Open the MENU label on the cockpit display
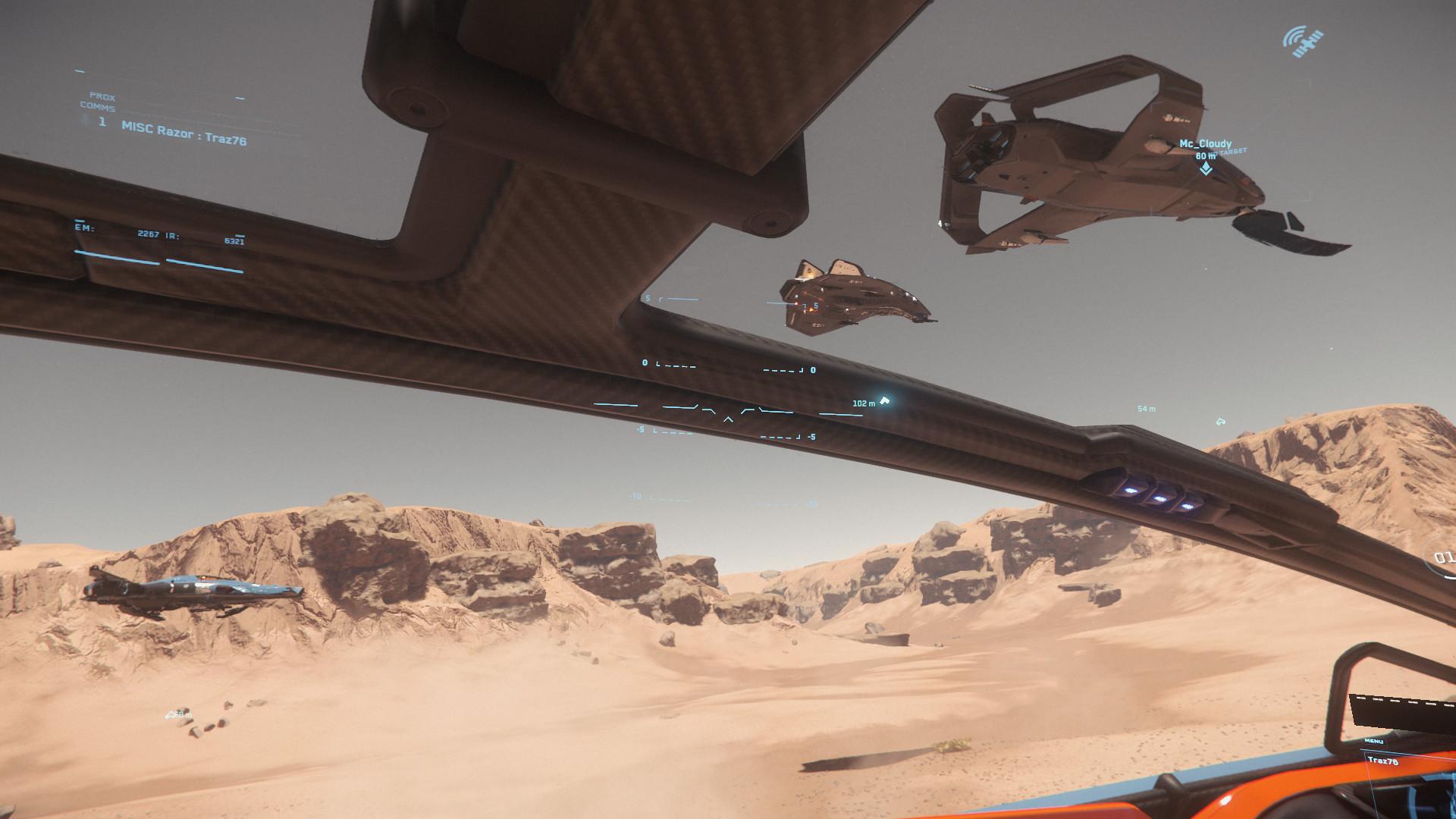This screenshot has height=819, width=1456. pyautogui.click(x=1373, y=741)
